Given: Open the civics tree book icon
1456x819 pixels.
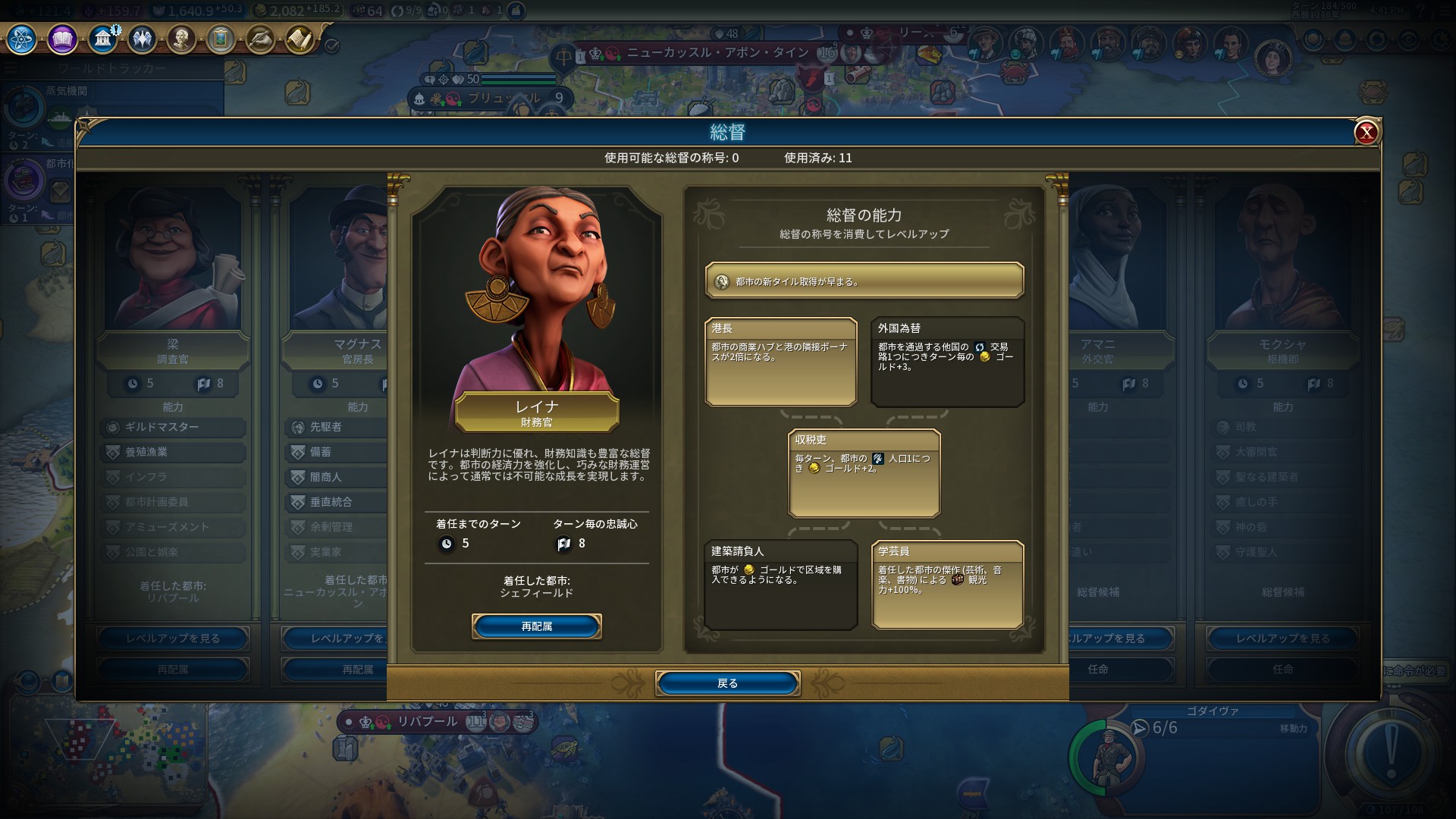Looking at the screenshot, I should 62,39.
